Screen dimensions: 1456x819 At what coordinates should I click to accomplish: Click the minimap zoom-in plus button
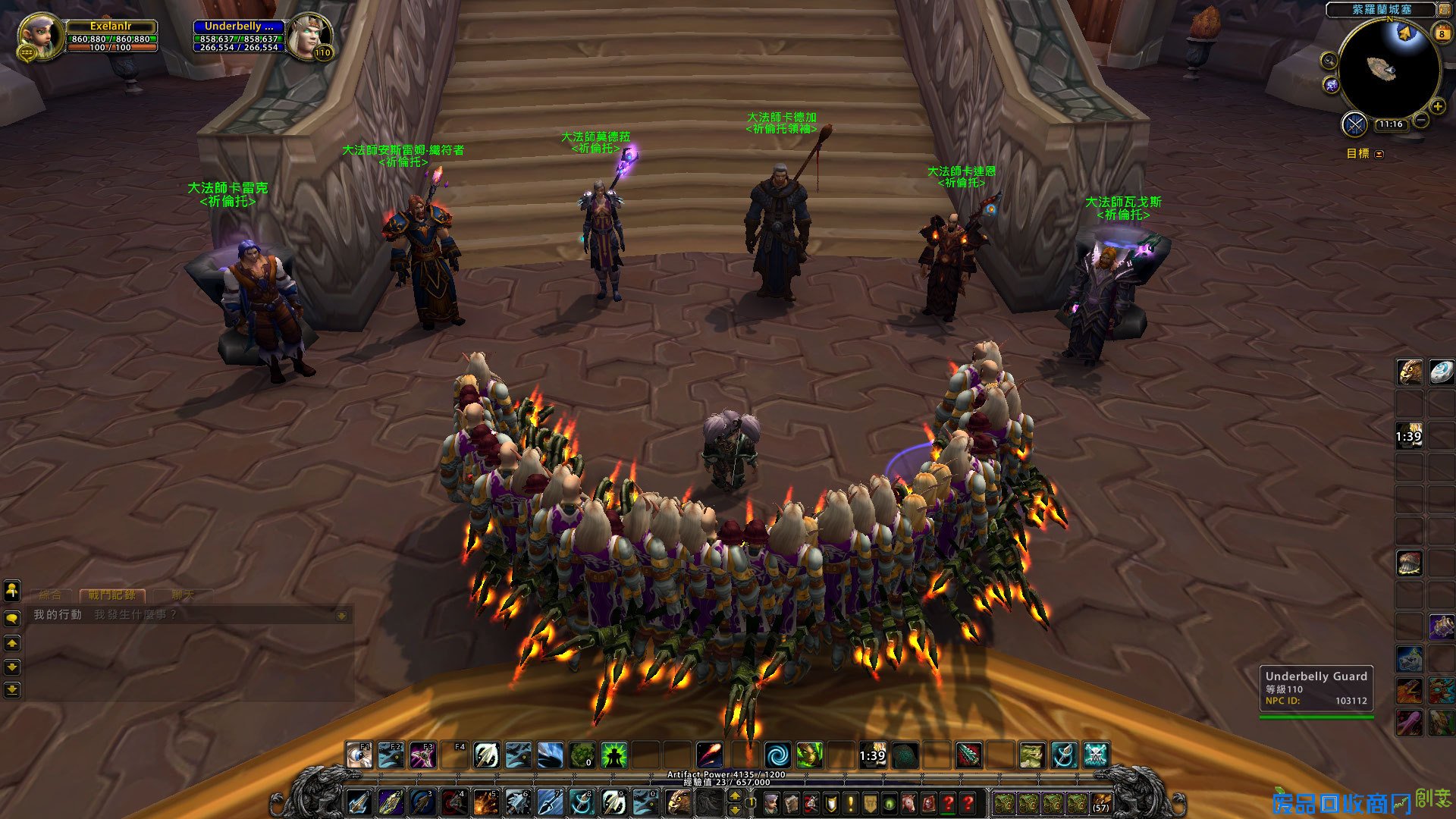1437,107
